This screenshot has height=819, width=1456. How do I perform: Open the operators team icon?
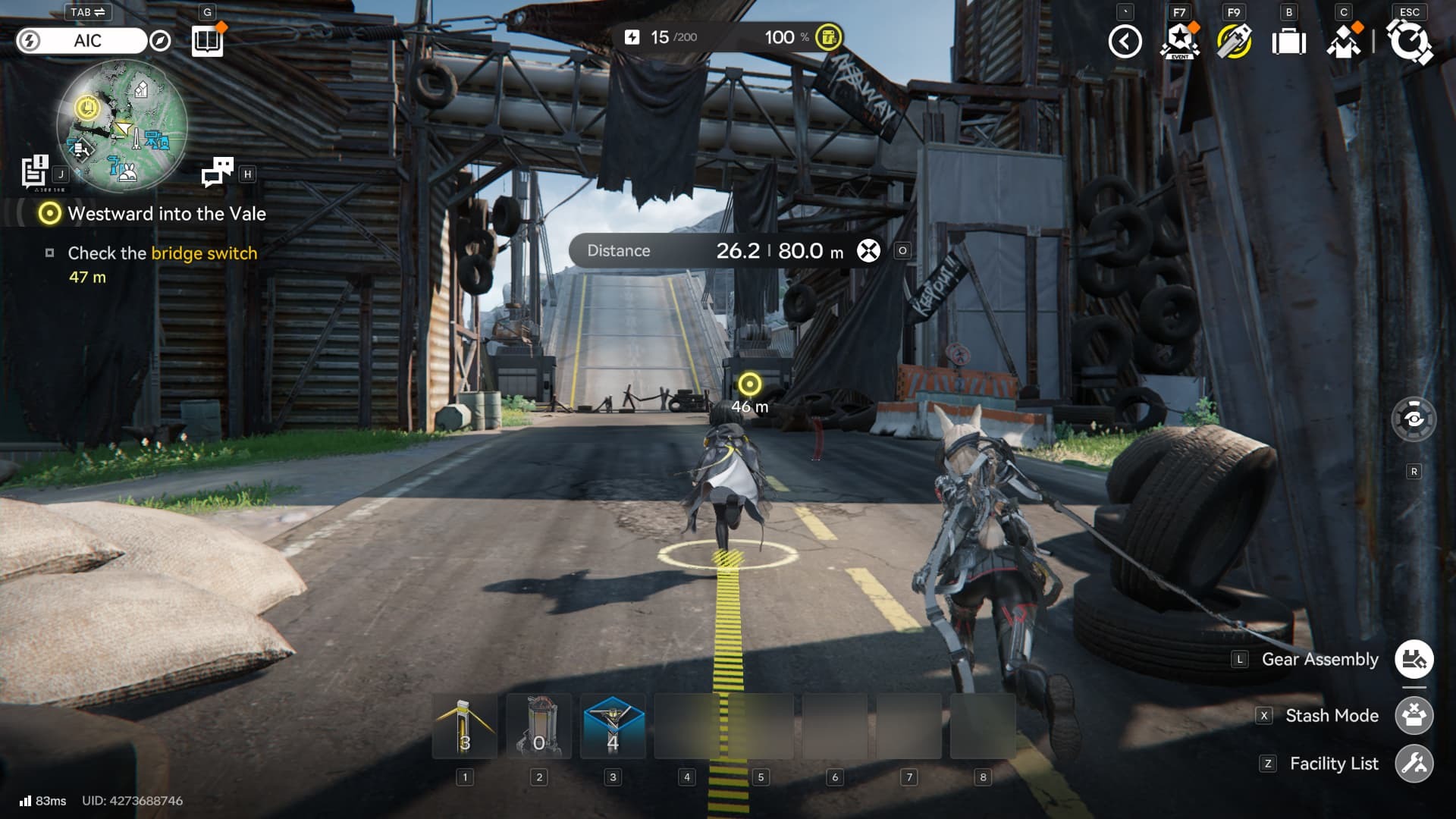1344,42
